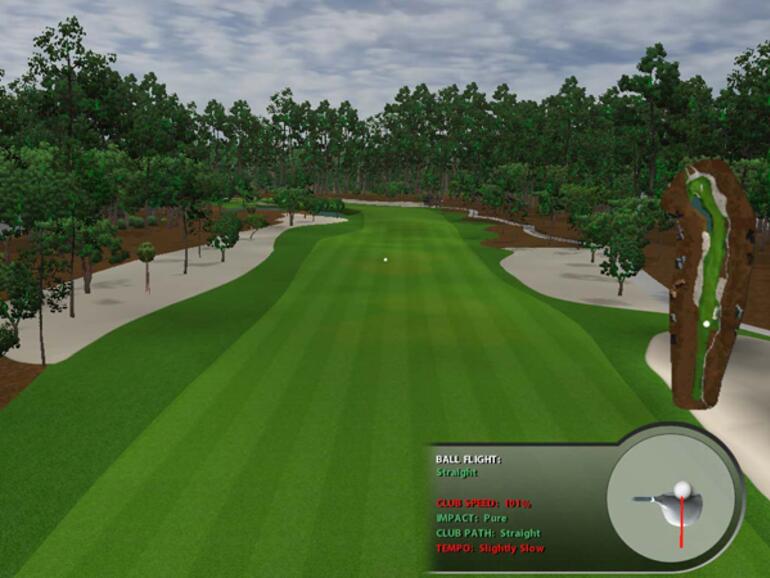The height and width of the screenshot is (578, 770).
Task: Click the club and ball swing dial
Action: (x=674, y=500)
